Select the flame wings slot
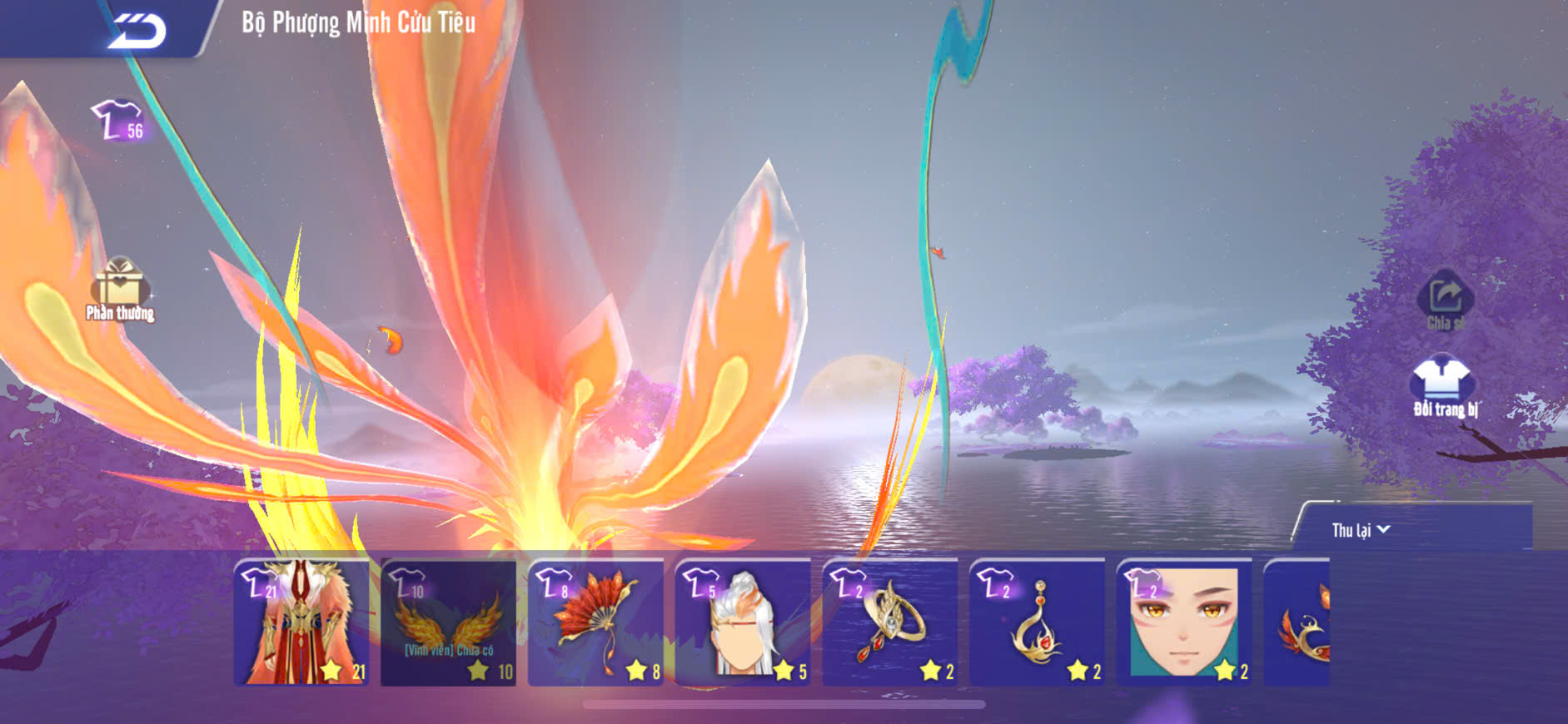Image resolution: width=1568 pixels, height=724 pixels. coord(449,622)
